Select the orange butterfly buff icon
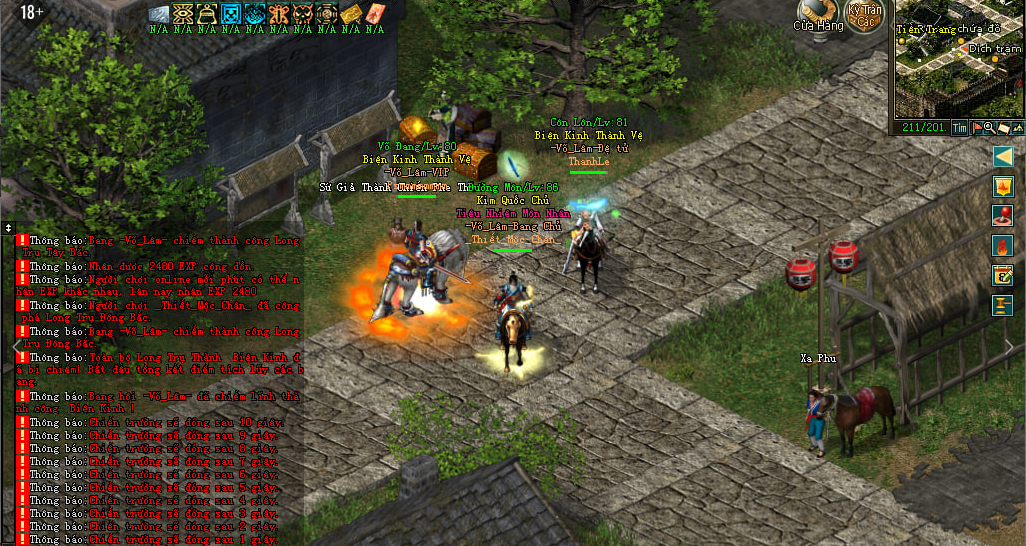1026x546 pixels. (x=278, y=14)
